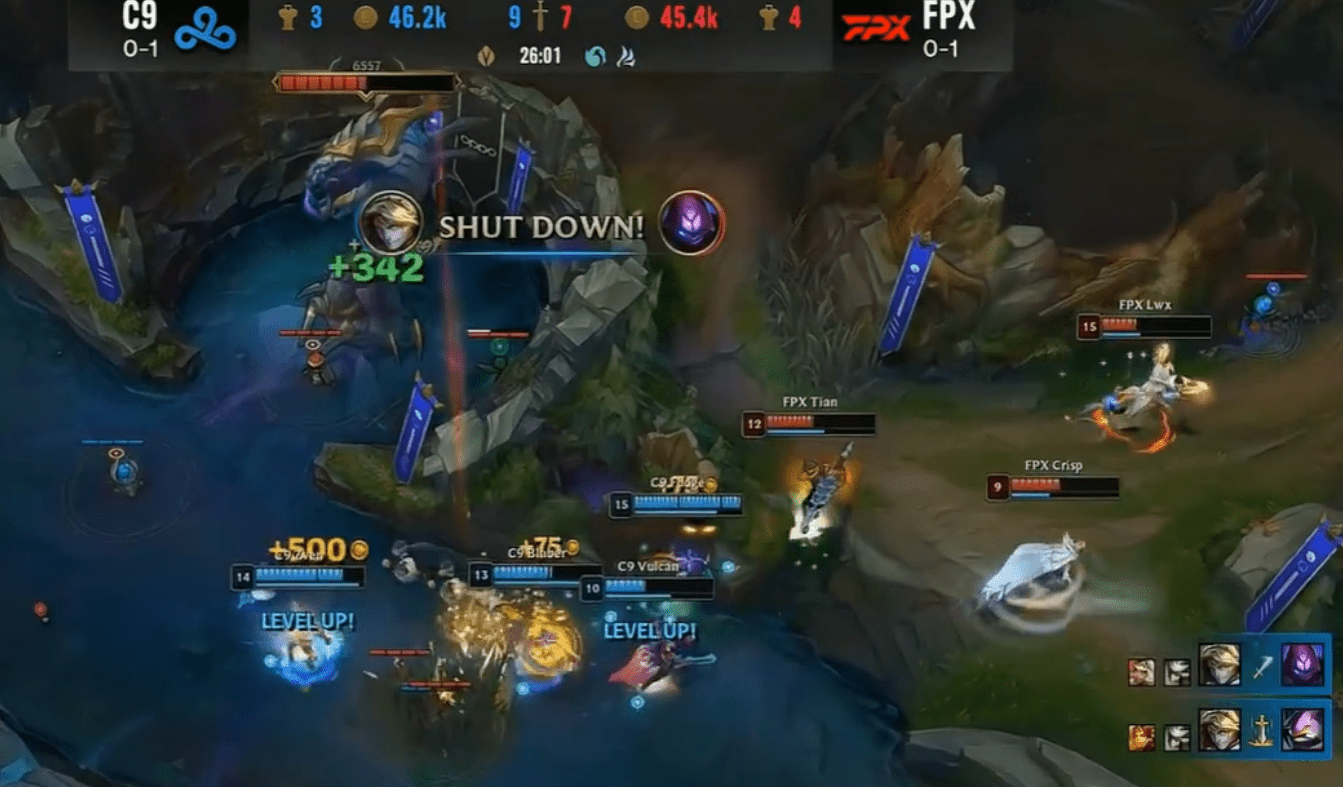The height and width of the screenshot is (787, 1343).
Task: Select the cloud drake icon beside the timer
Action: [625, 56]
